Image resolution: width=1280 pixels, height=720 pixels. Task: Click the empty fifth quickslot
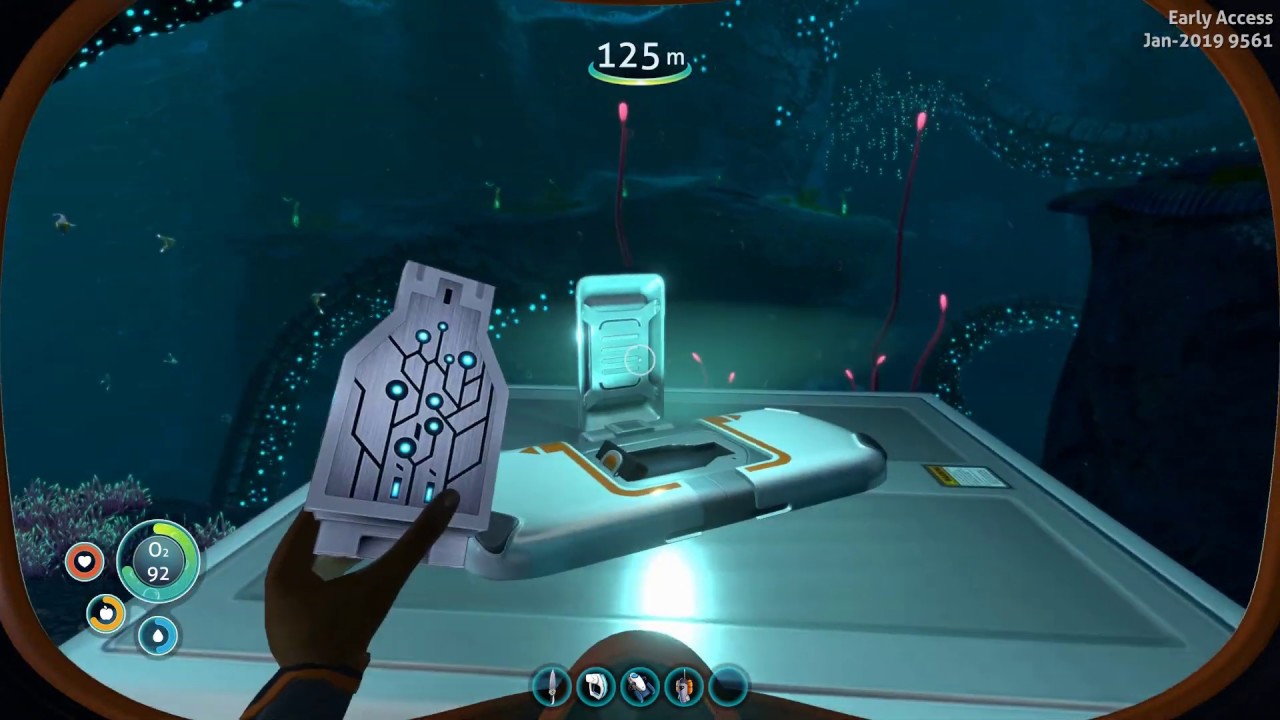coord(729,685)
